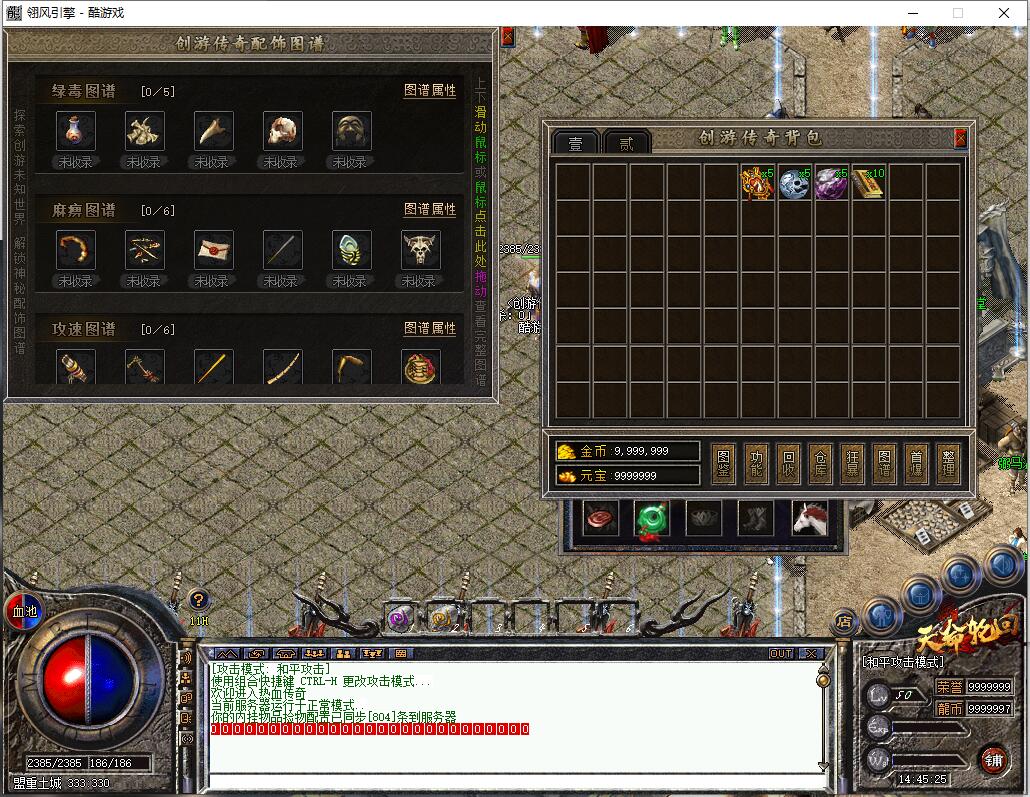Switch to bag tab 贰
Viewport: 1030px width, 797px height.
pyautogui.click(x=626, y=143)
